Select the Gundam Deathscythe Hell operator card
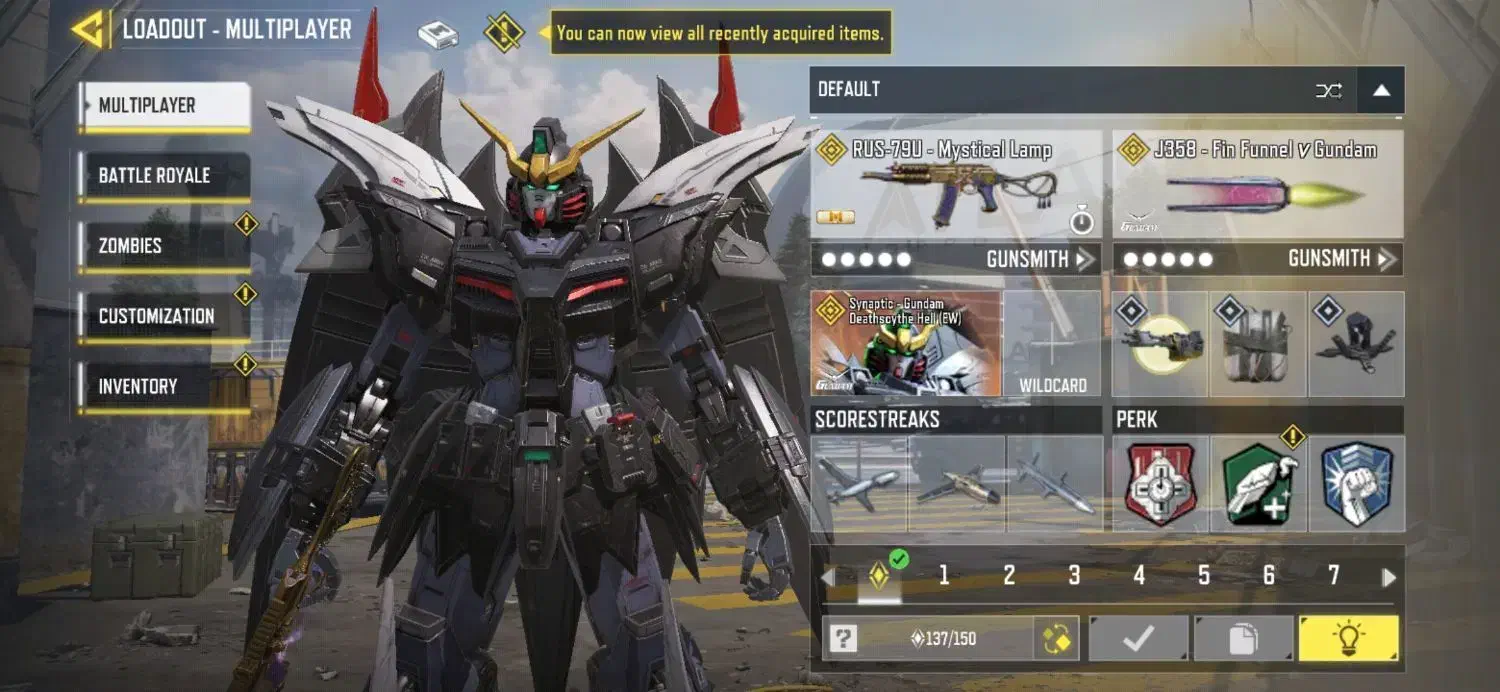The height and width of the screenshot is (692, 1500). click(x=906, y=344)
